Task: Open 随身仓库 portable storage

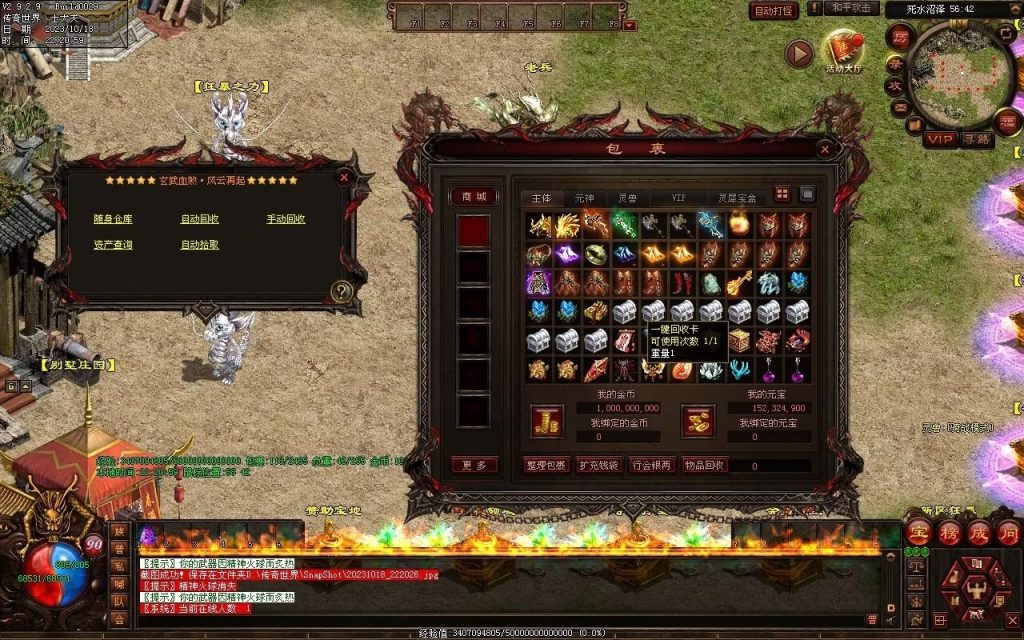Action: click(x=113, y=219)
